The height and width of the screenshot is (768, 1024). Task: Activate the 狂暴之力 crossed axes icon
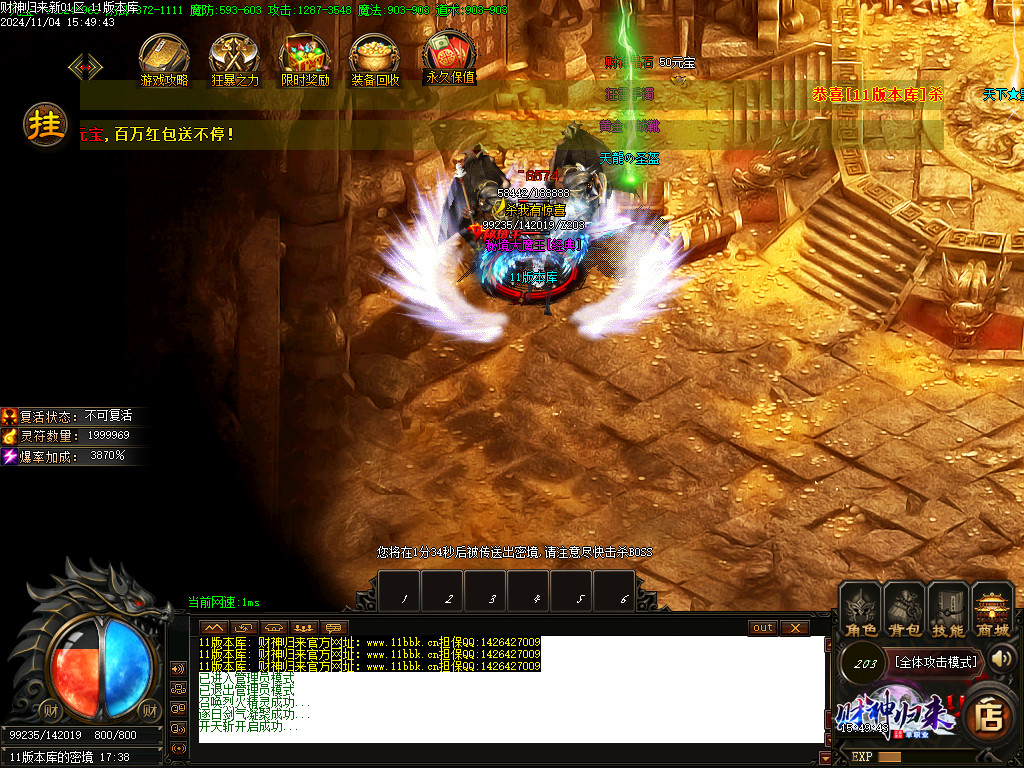[235, 58]
